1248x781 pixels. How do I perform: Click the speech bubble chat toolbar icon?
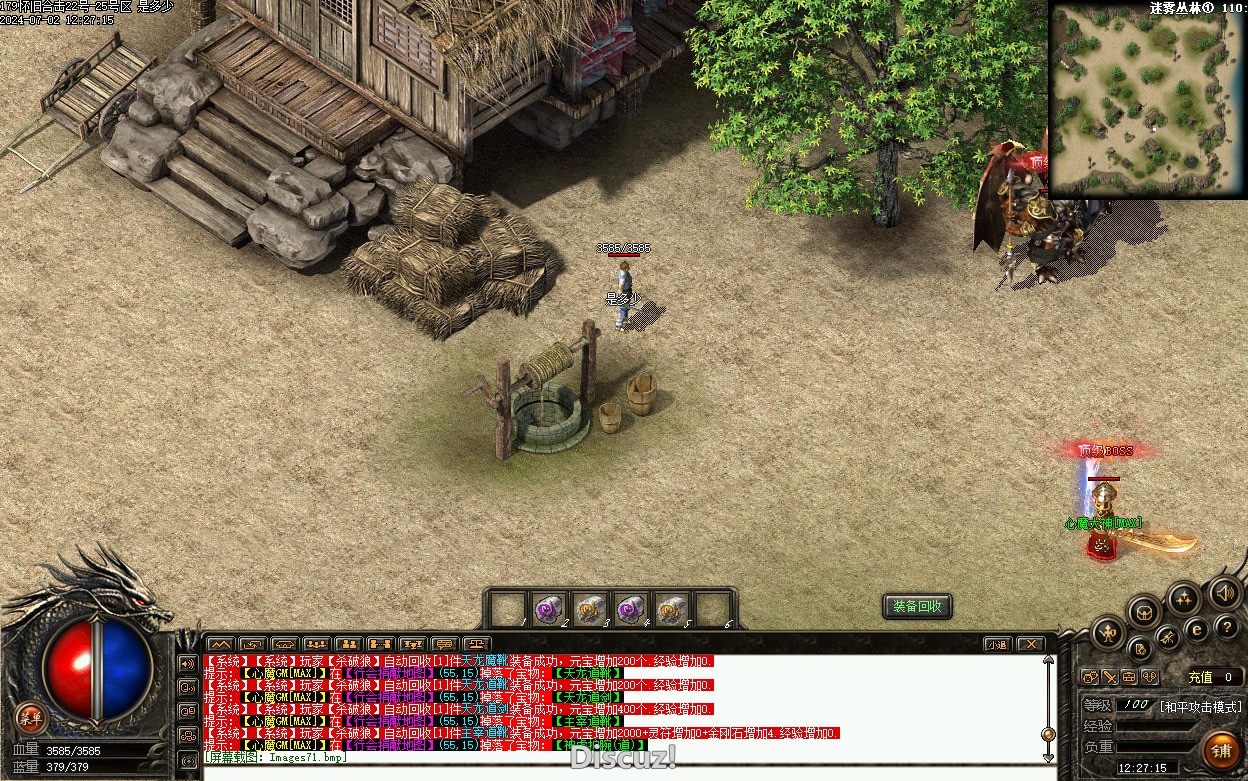(x=444, y=644)
